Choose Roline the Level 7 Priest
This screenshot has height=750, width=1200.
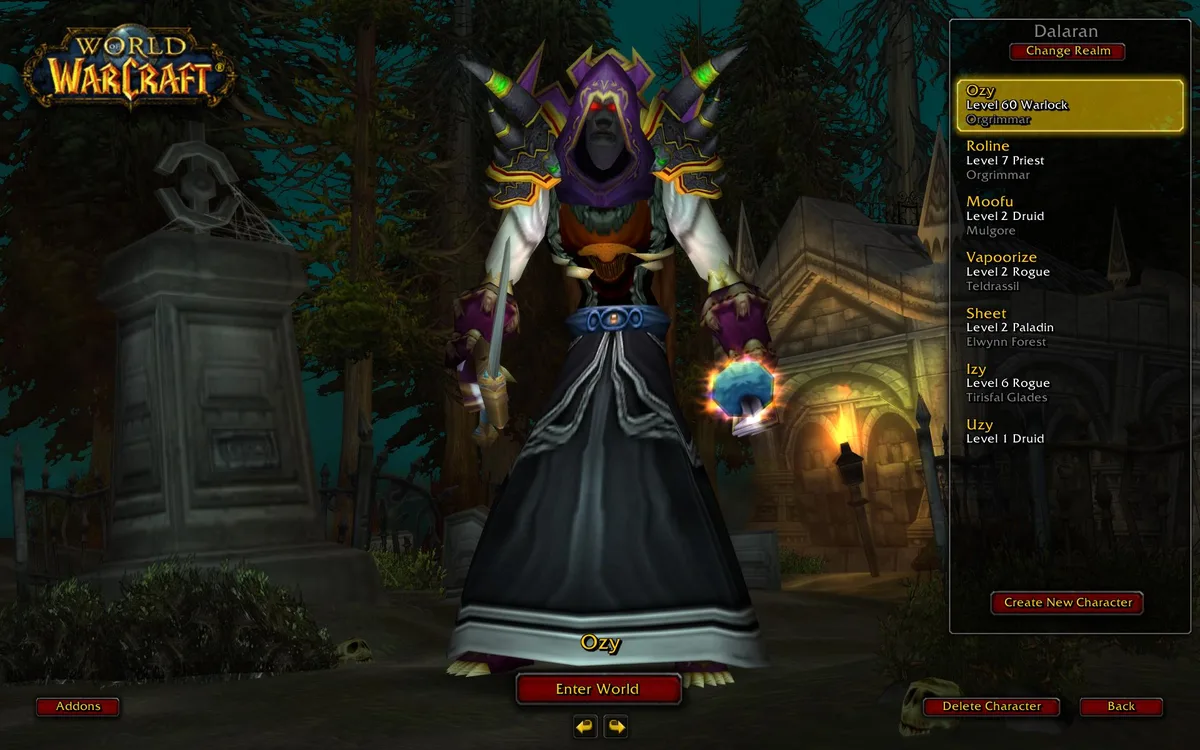coord(1069,160)
